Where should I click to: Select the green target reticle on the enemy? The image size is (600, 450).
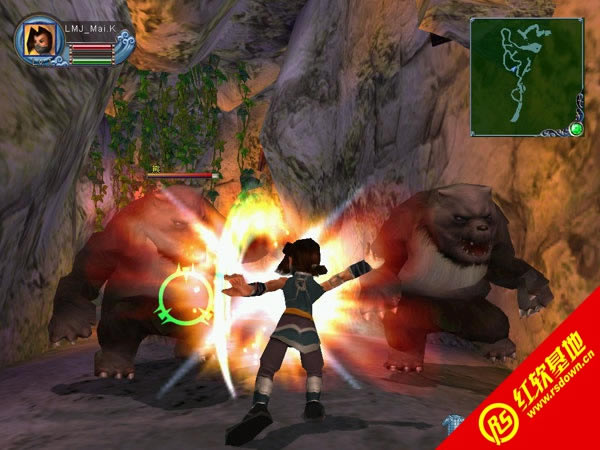(186, 296)
